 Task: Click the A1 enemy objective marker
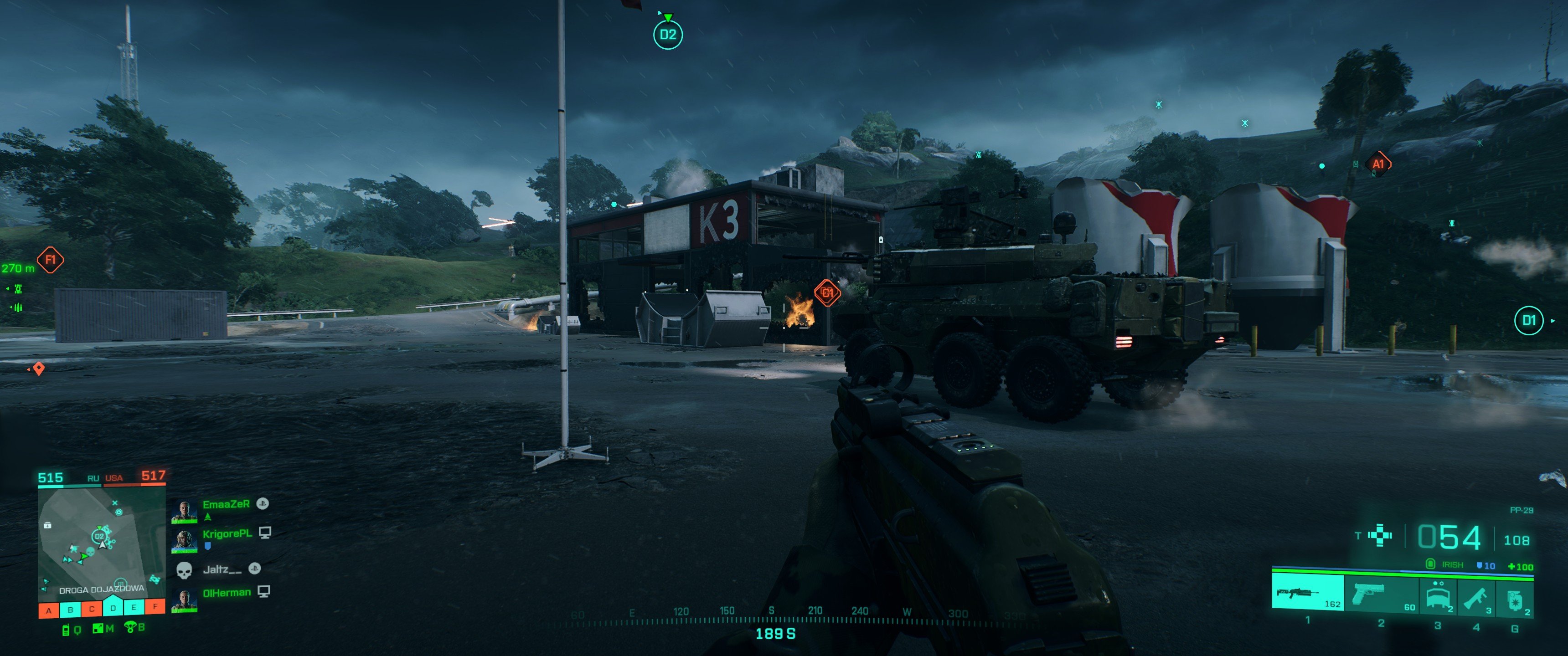click(x=1378, y=164)
